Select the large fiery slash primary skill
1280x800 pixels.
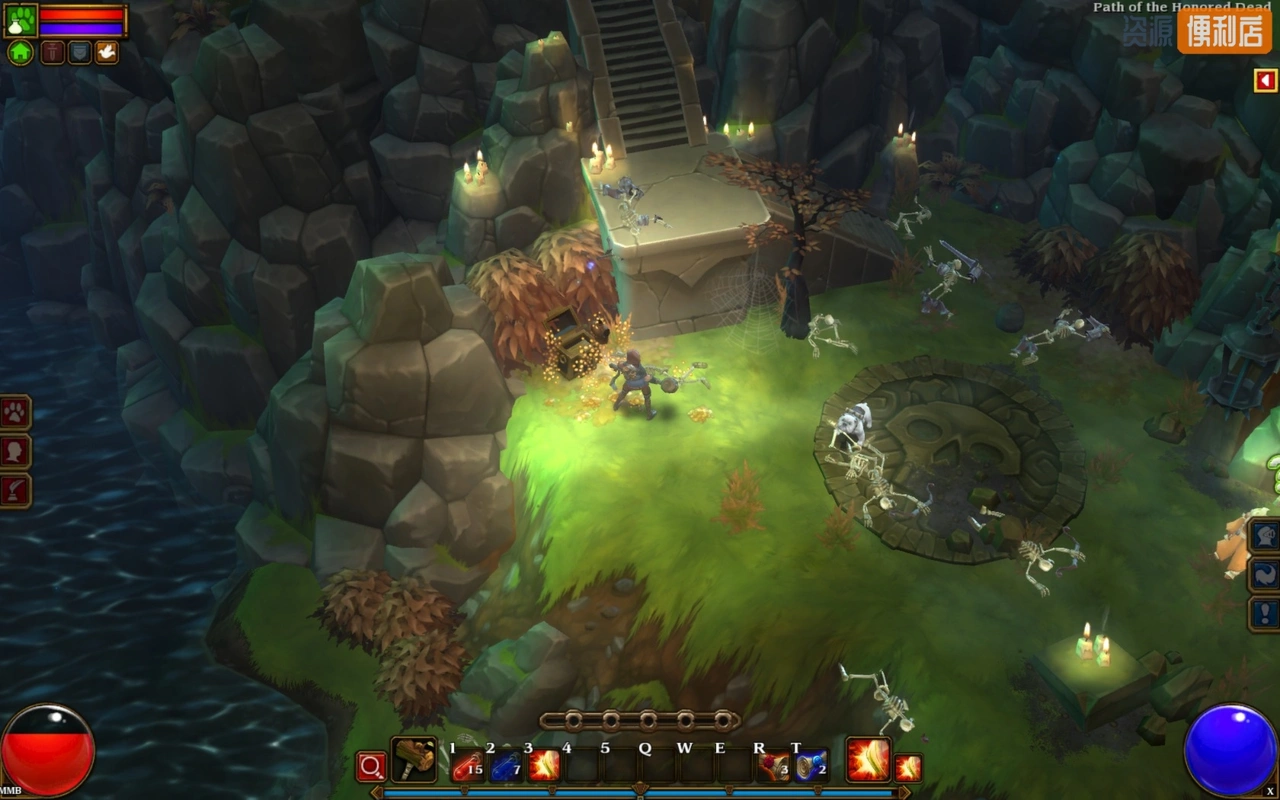tap(868, 760)
